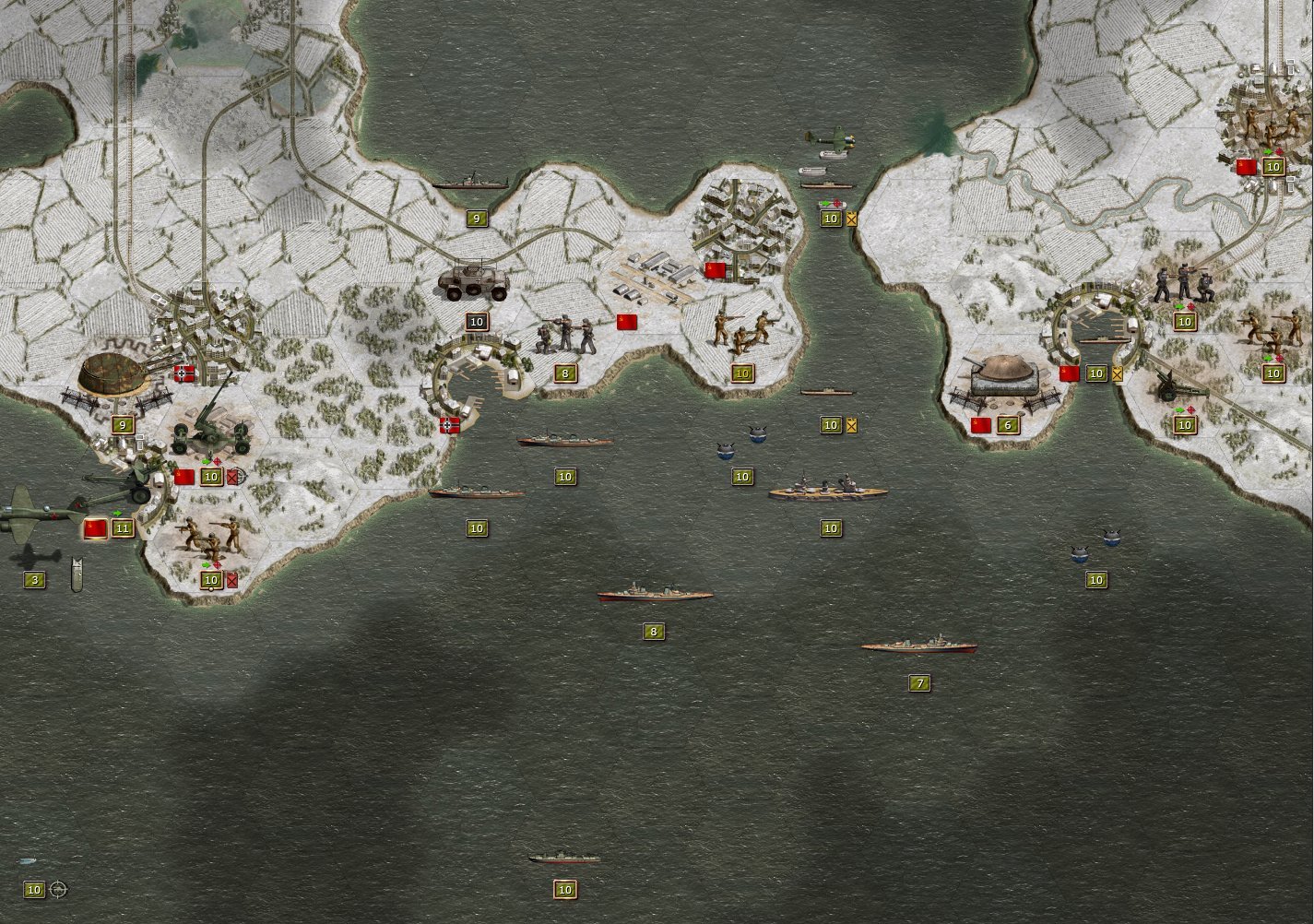The image size is (1314, 924).
Task: Toggle the red ammo indicator above the coastal artillery
Action: click(x=217, y=462)
